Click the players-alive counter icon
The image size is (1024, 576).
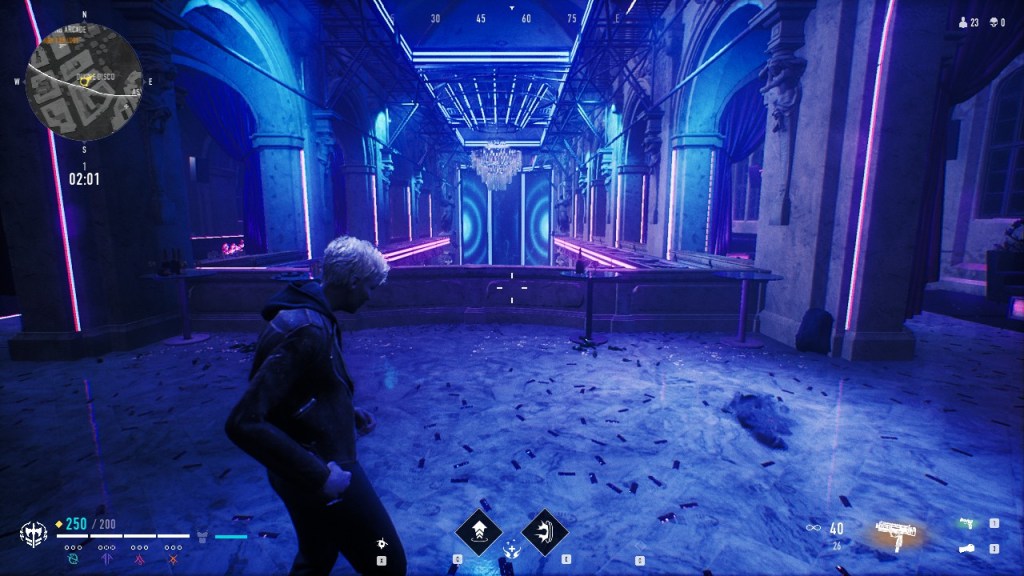tap(963, 21)
